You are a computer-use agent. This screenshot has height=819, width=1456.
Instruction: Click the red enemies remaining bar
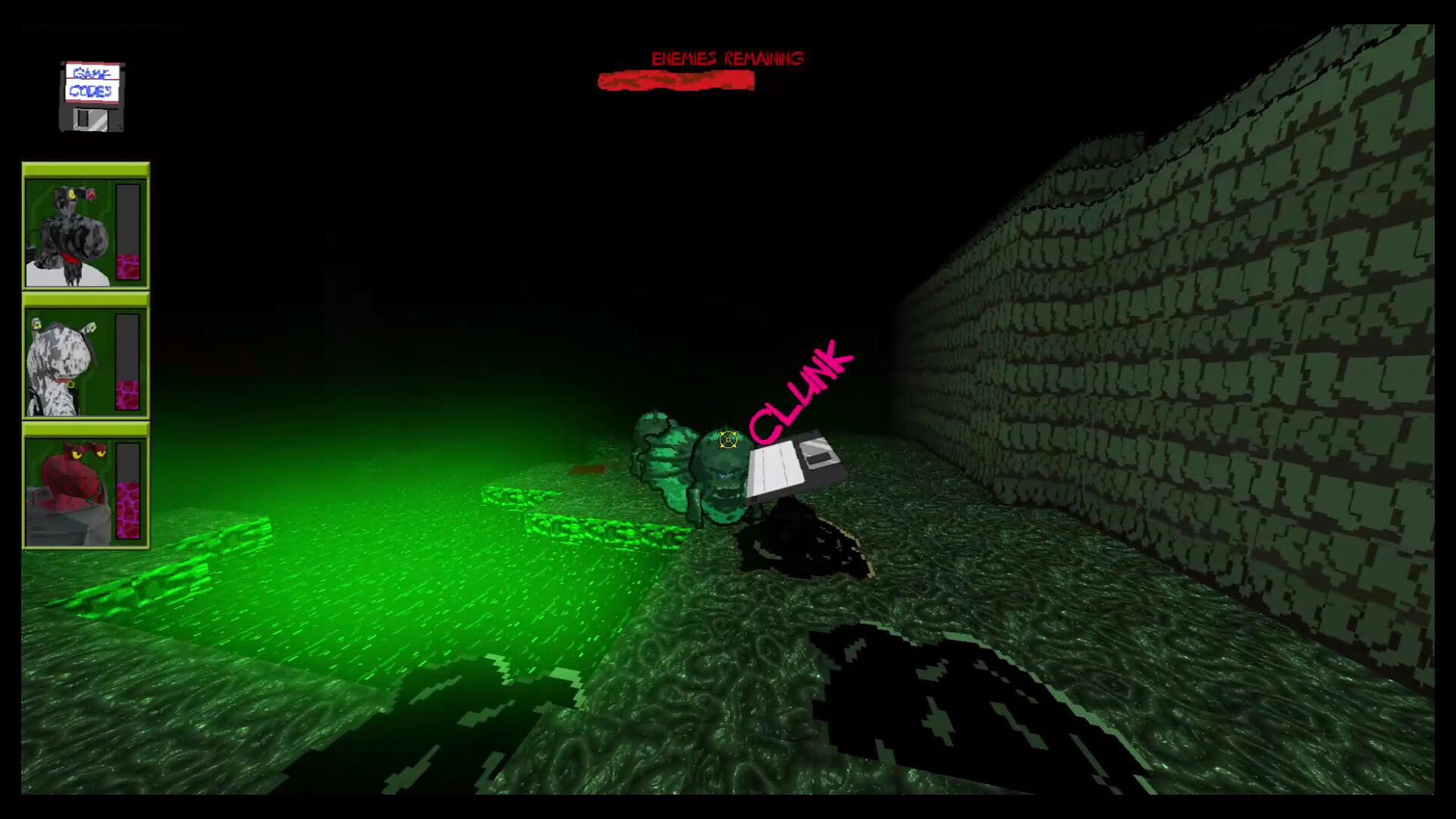(675, 81)
